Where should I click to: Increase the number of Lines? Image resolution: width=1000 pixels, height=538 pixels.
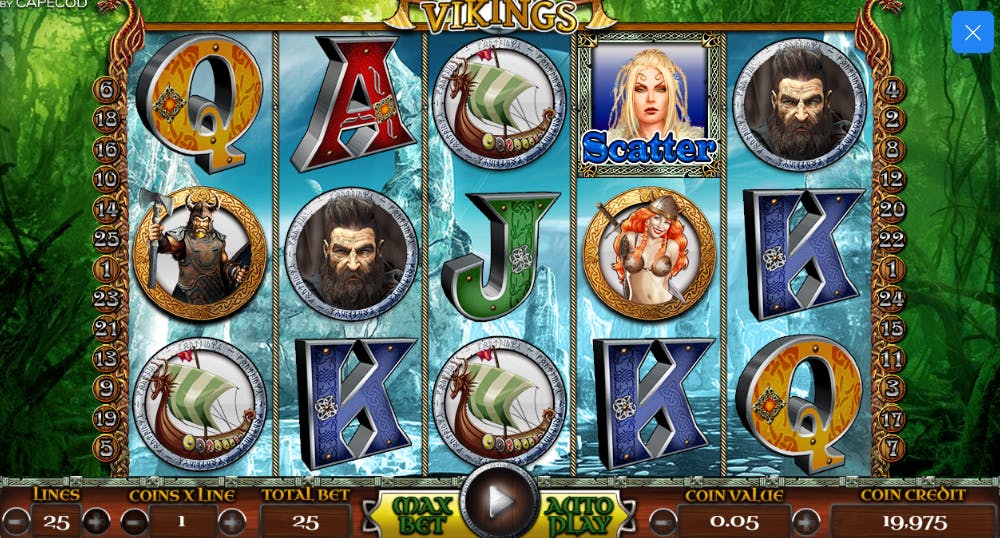coord(96,521)
